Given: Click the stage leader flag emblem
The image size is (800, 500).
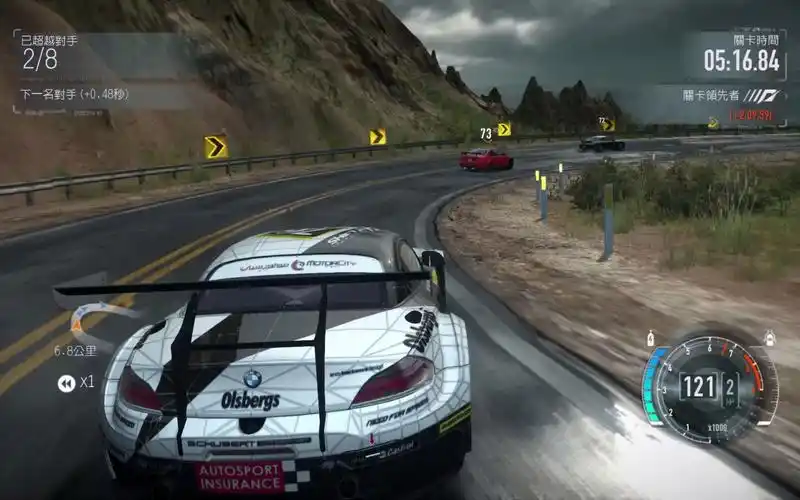Looking at the screenshot, I should [x=763, y=96].
